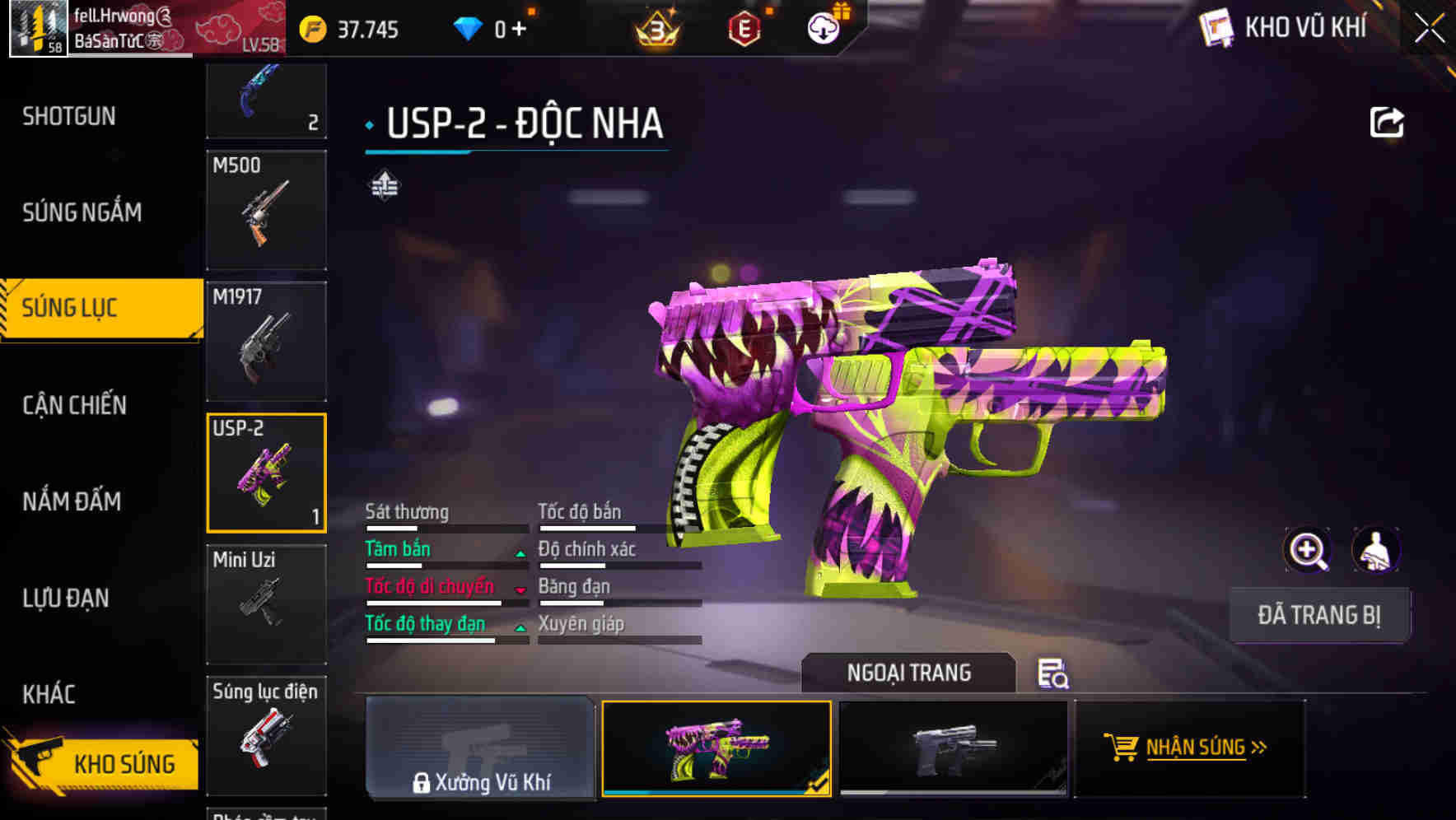Image resolution: width=1456 pixels, height=820 pixels.
Task: Open the weapon share icon
Action: tap(1388, 121)
